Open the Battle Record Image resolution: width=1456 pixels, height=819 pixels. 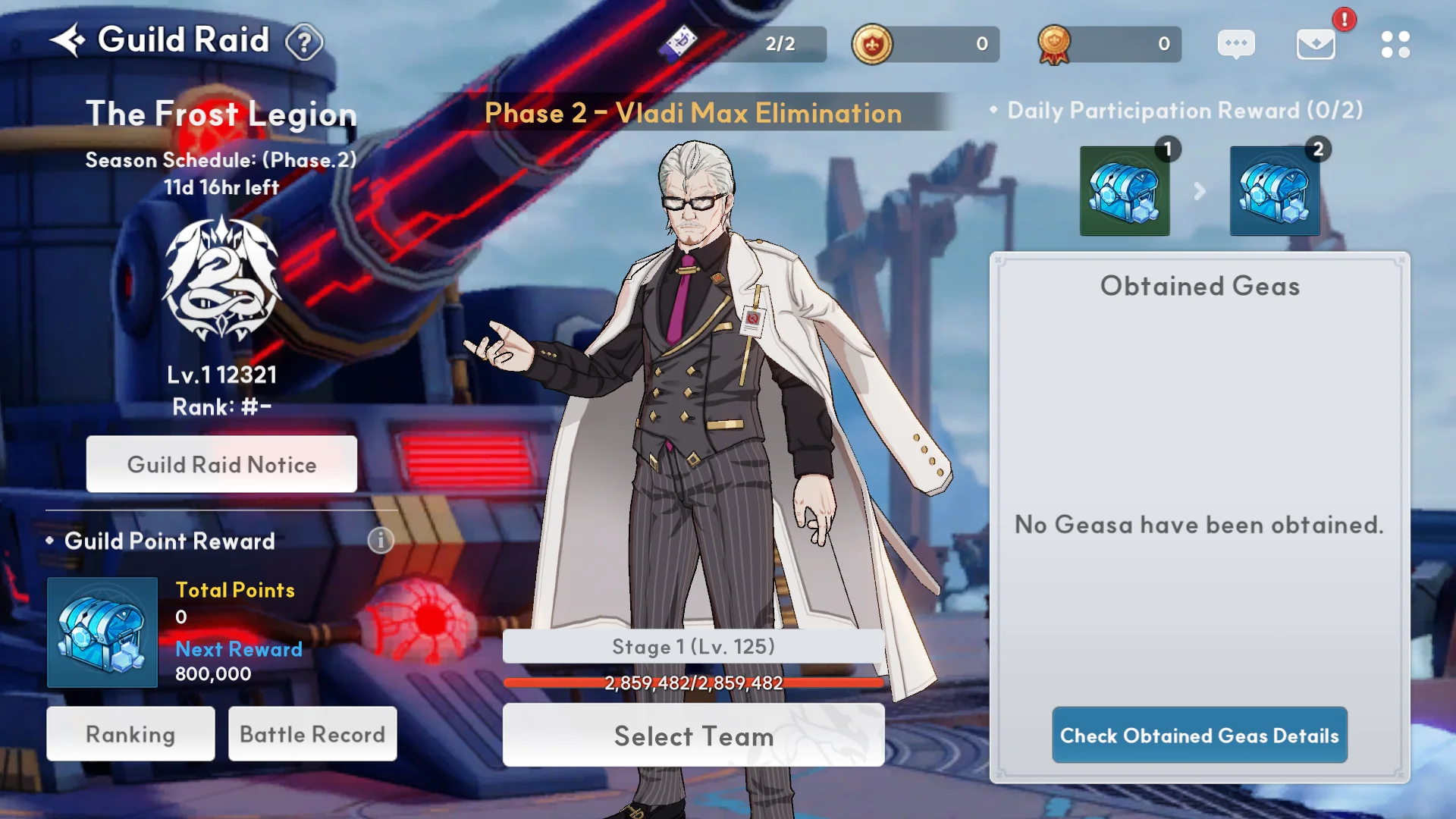click(312, 734)
